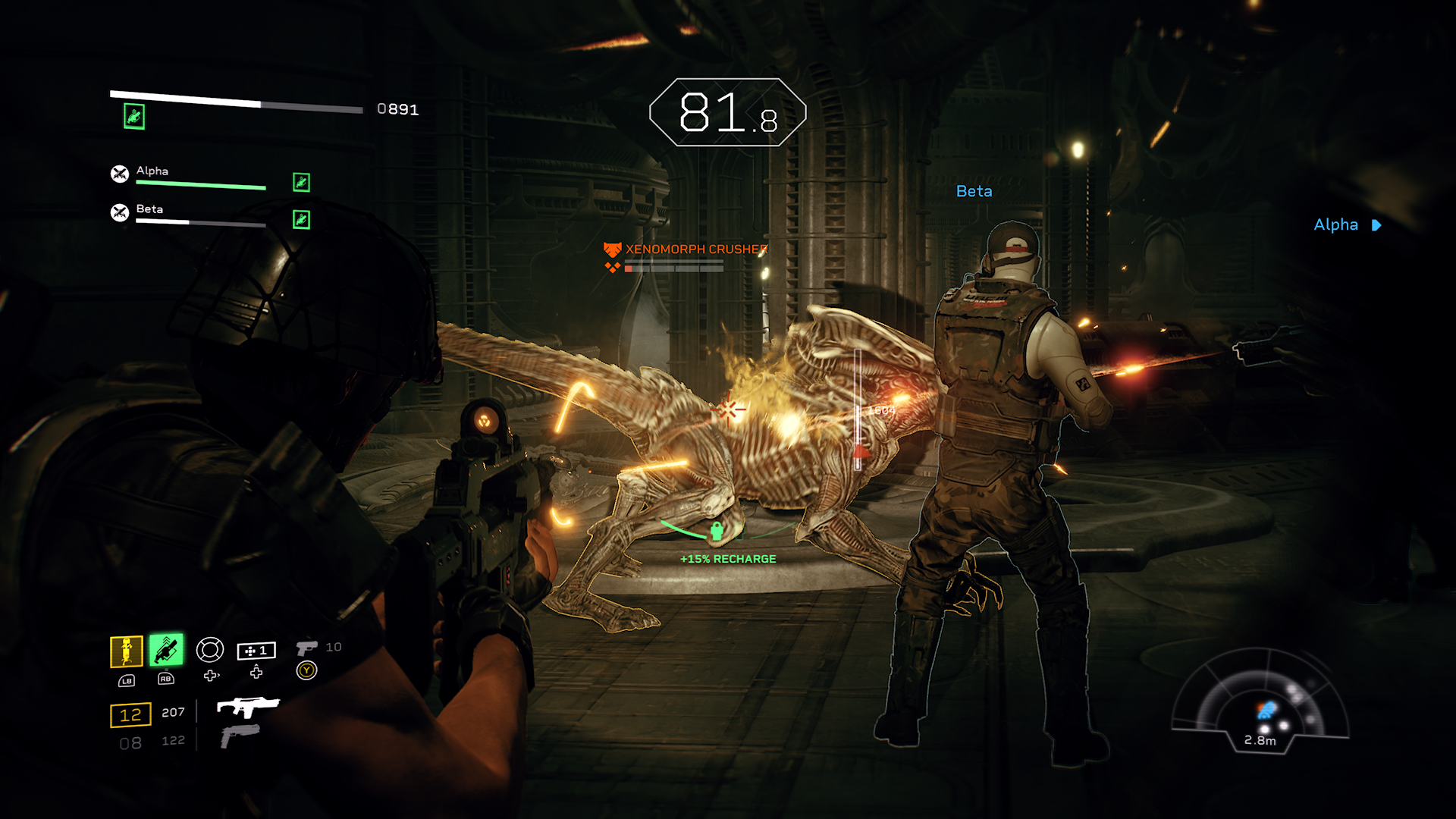Trigger the green Overclock weapon ability

point(166,650)
